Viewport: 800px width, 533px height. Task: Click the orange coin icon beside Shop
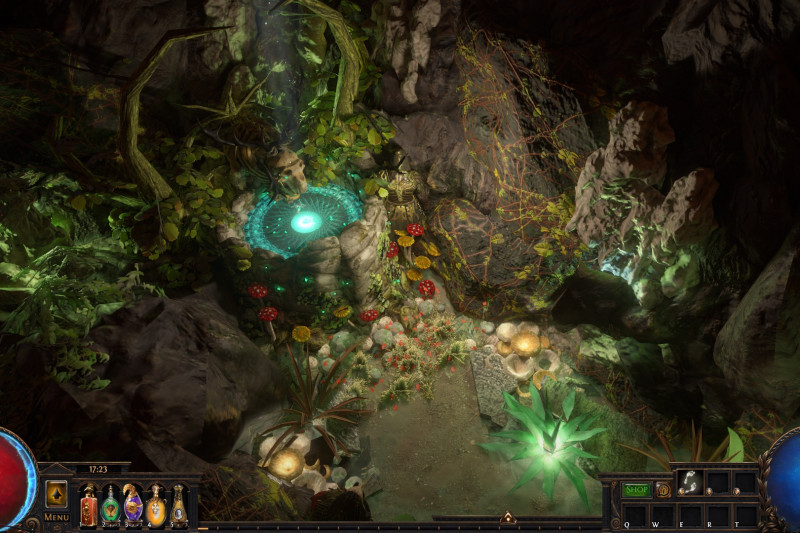tap(663, 490)
